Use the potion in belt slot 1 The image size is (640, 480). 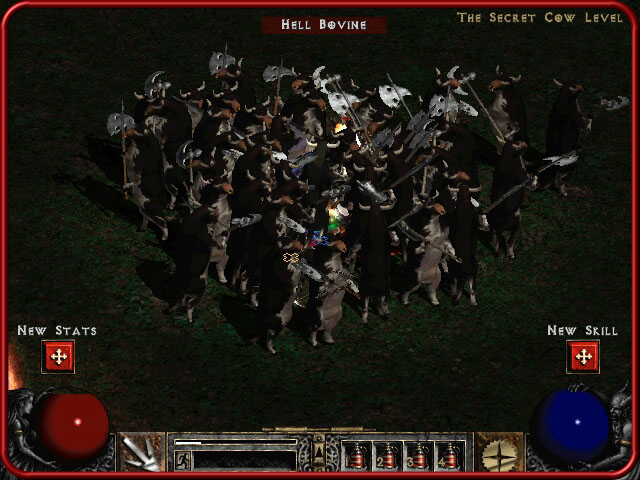(x=357, y=456)
